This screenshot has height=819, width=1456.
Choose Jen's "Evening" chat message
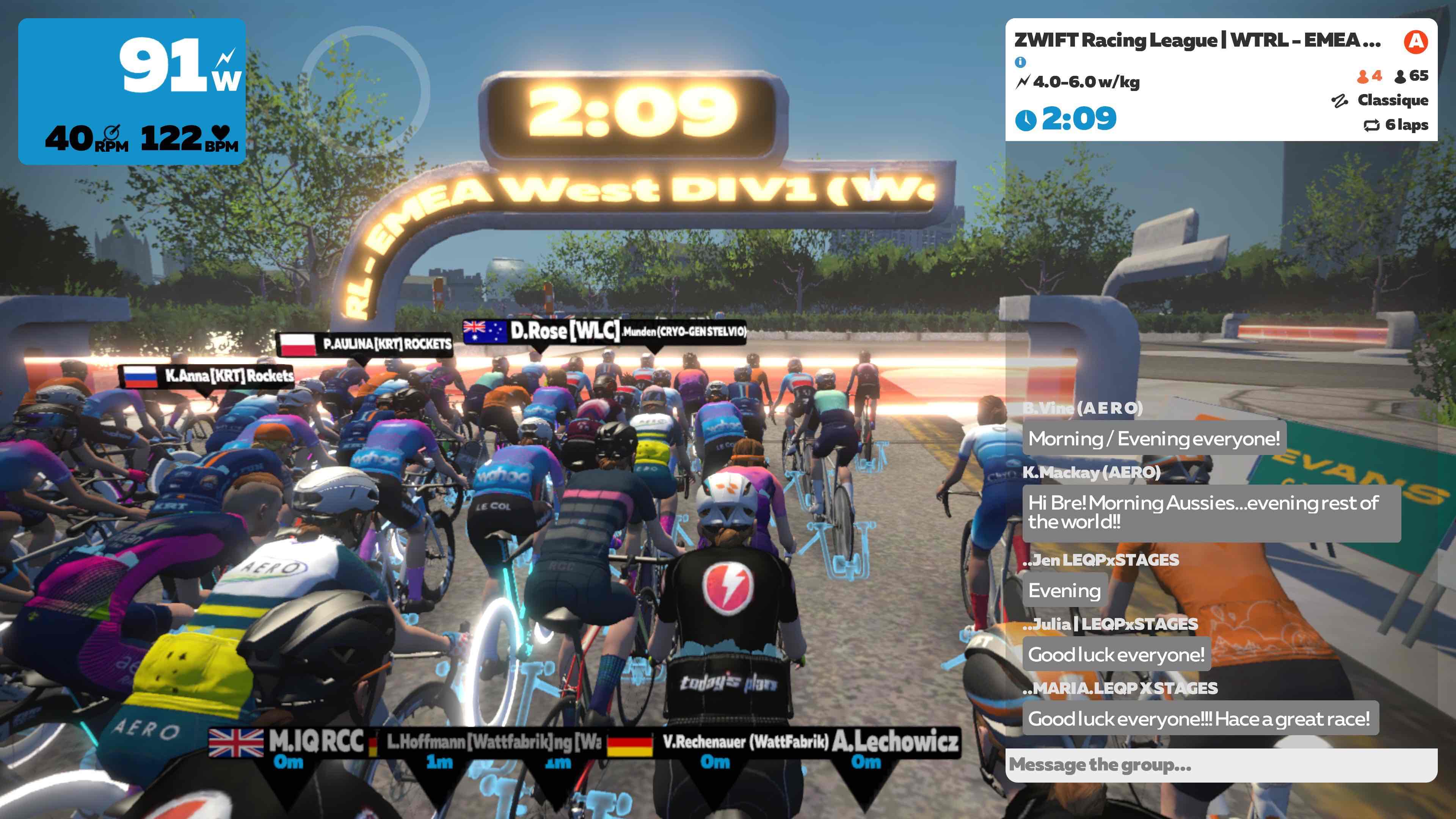(x=1064, y=591)
